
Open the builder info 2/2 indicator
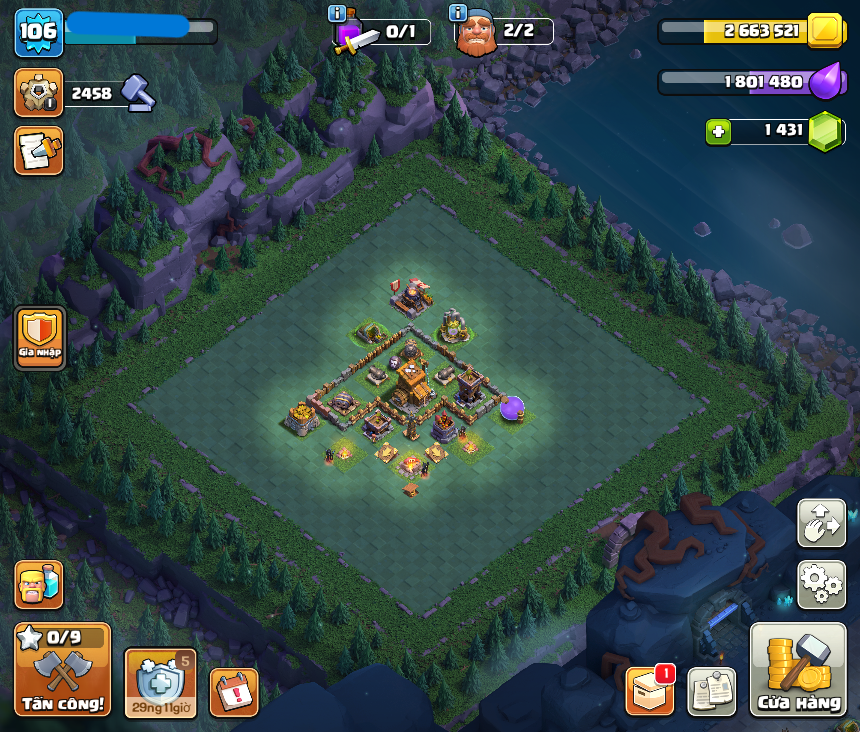tap(504, 32)
